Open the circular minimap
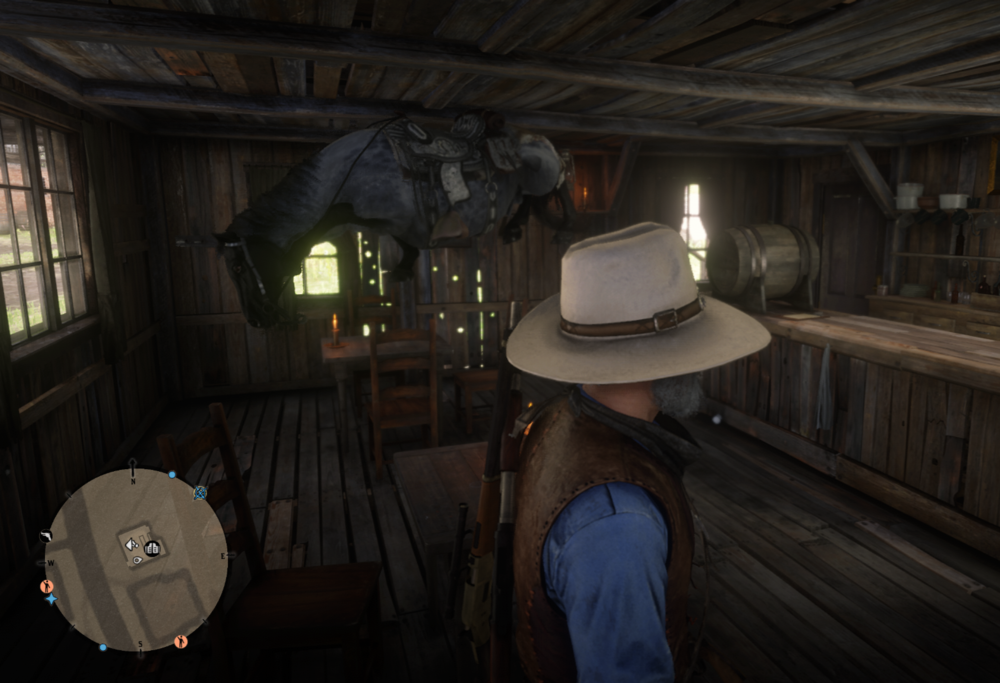This screenshot has width=1000, height=683. (x=136, y=559)
